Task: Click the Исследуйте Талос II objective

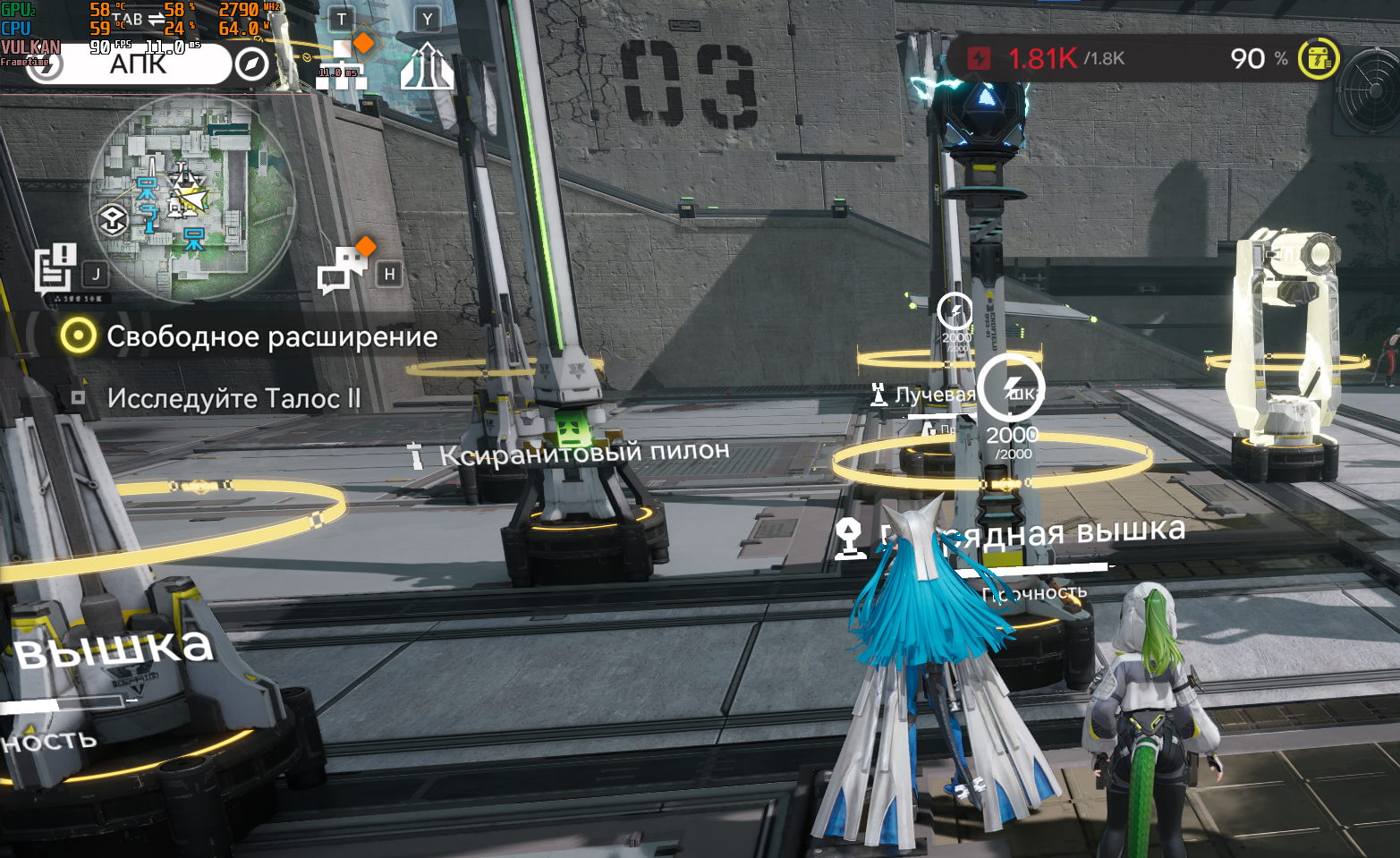Action: (x=233, y=398)
